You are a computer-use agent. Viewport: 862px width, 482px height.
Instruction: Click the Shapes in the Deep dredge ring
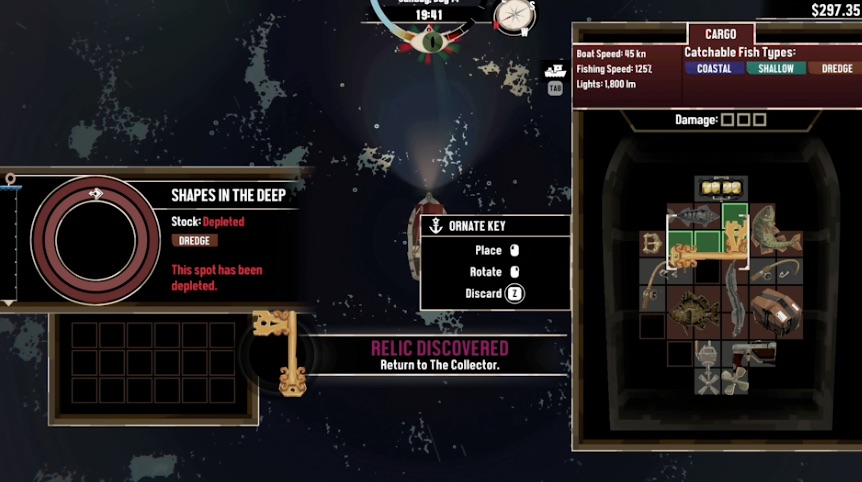pos(96,240)
